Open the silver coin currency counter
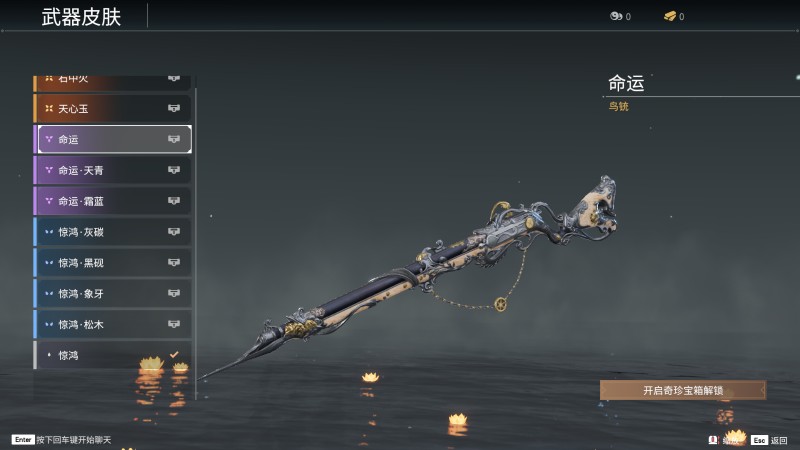Viewport: 800px width, 450px height. (619, 16)
